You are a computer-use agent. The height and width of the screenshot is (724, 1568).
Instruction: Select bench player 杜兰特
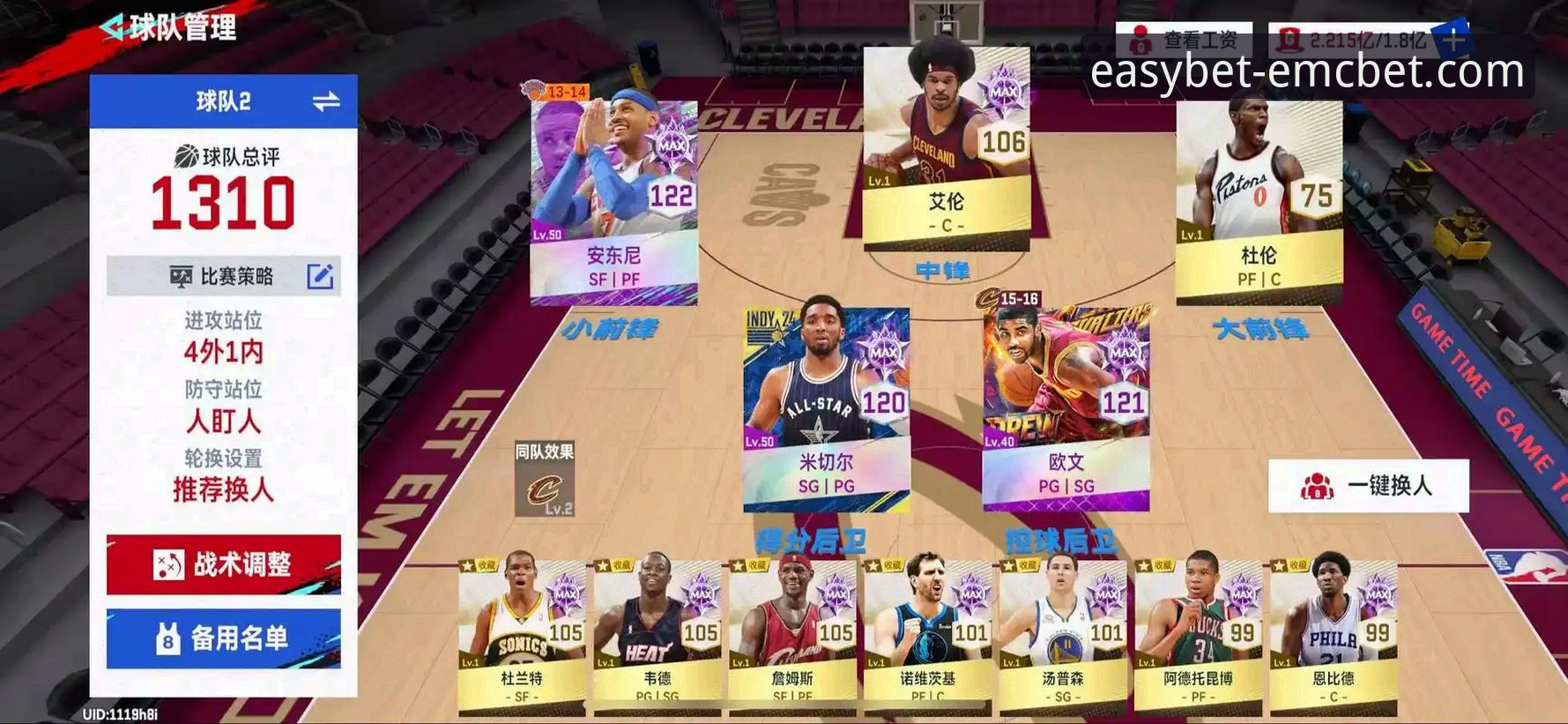pyautogui.click(x=522, y=637)
